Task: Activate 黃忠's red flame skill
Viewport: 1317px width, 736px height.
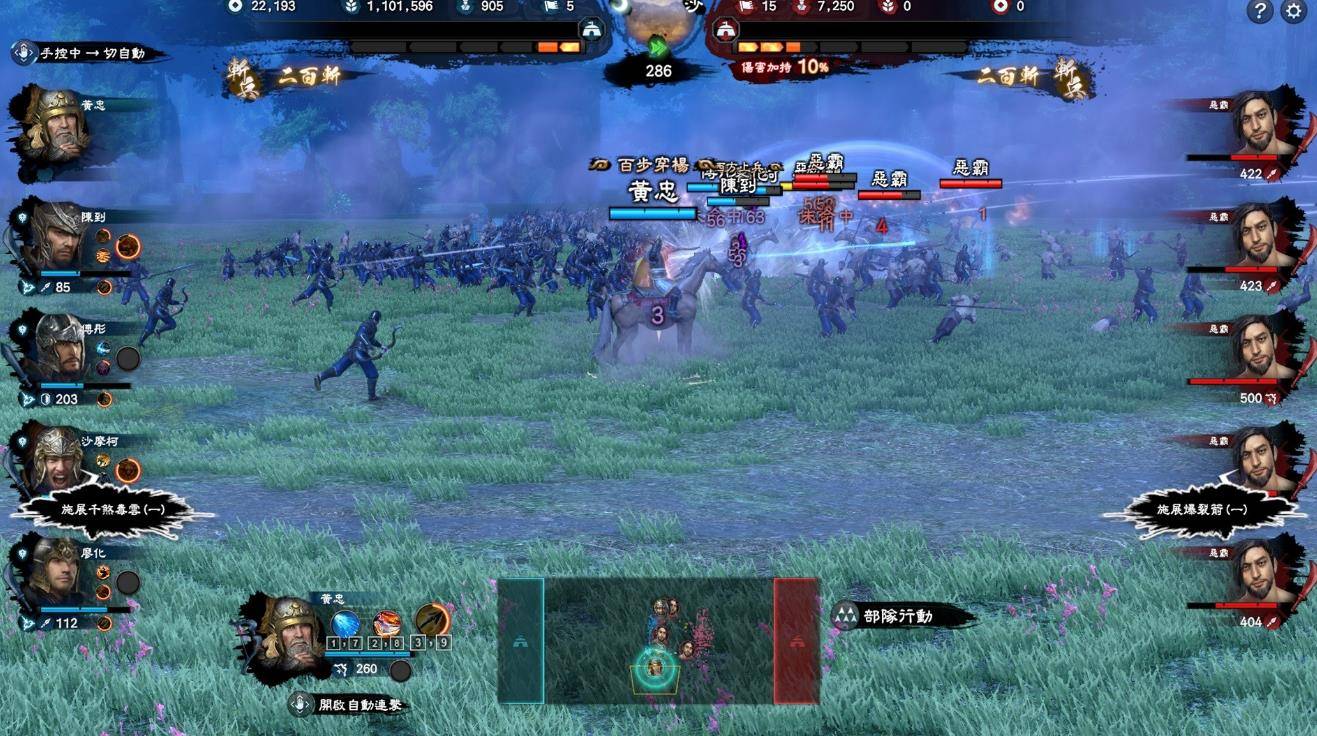Action: (x=388, y=625)
